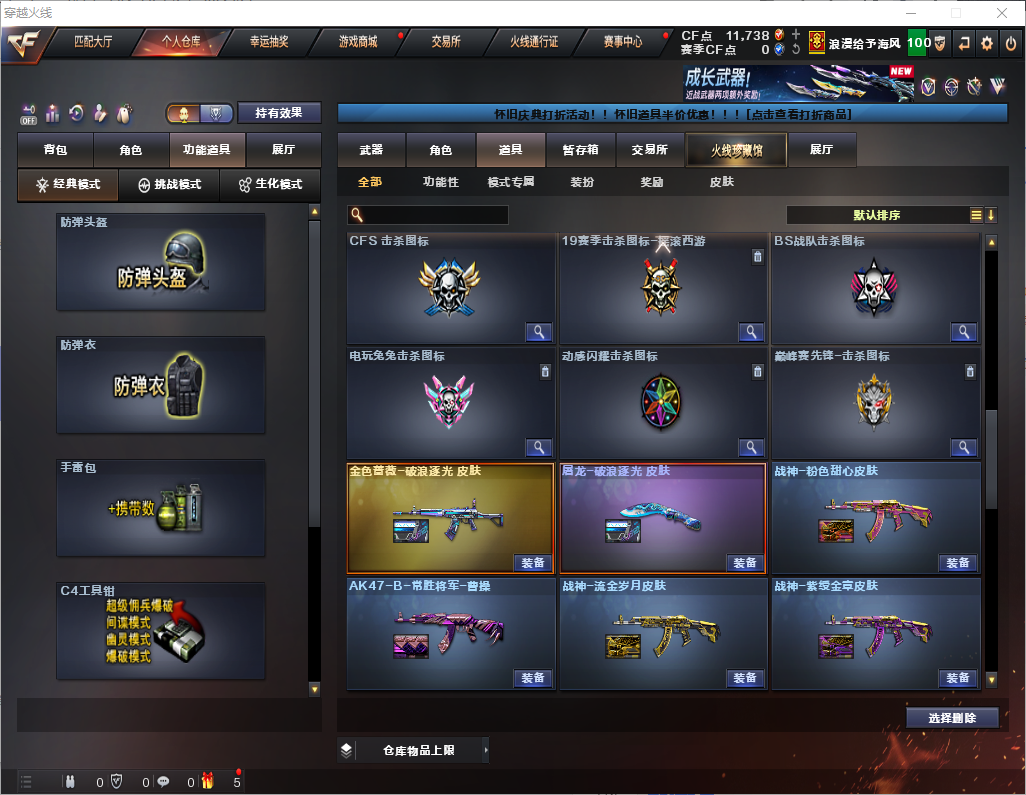Viewport: 1026px width, 795px height.
Task: Switch to the 火线珍藏馆 tab
Action: click(x=736, y=150)
